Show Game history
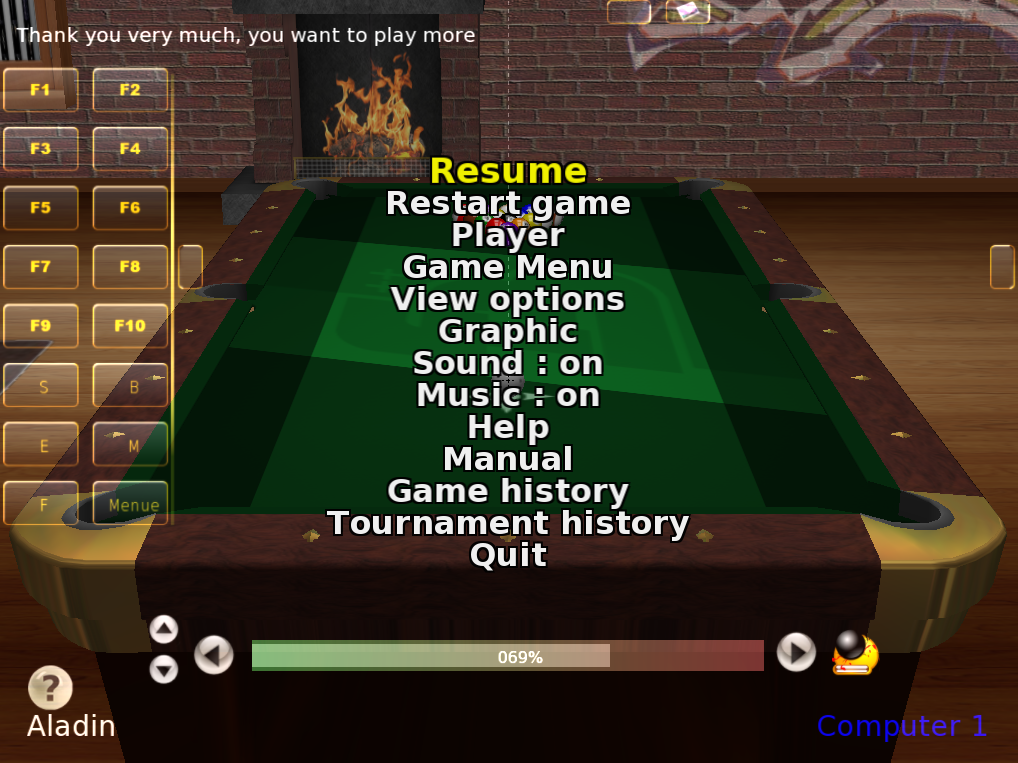This screenshot has width=1018, height=763. (508, 491)
